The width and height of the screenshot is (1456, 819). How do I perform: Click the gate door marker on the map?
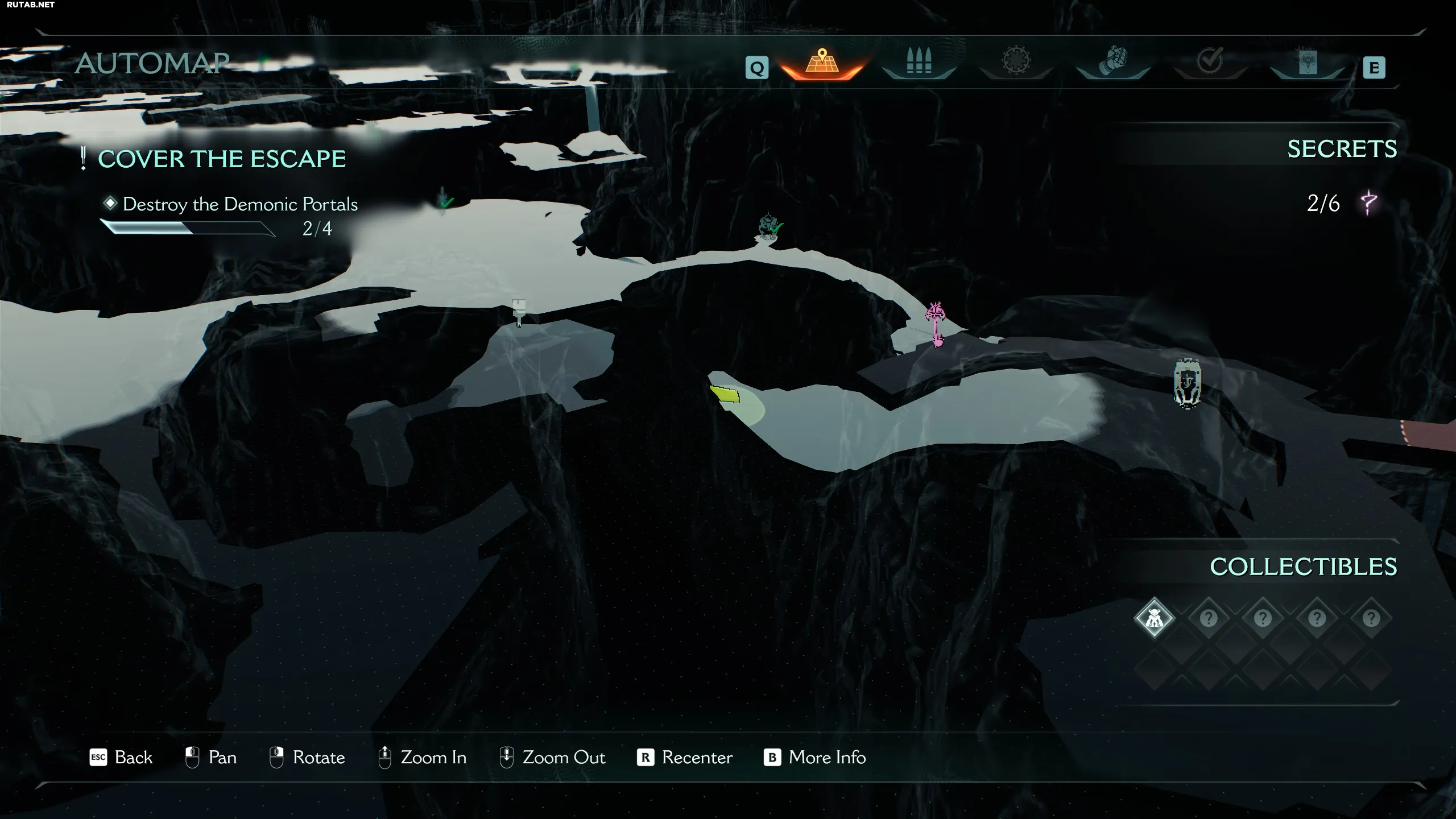coord(1188,383)
